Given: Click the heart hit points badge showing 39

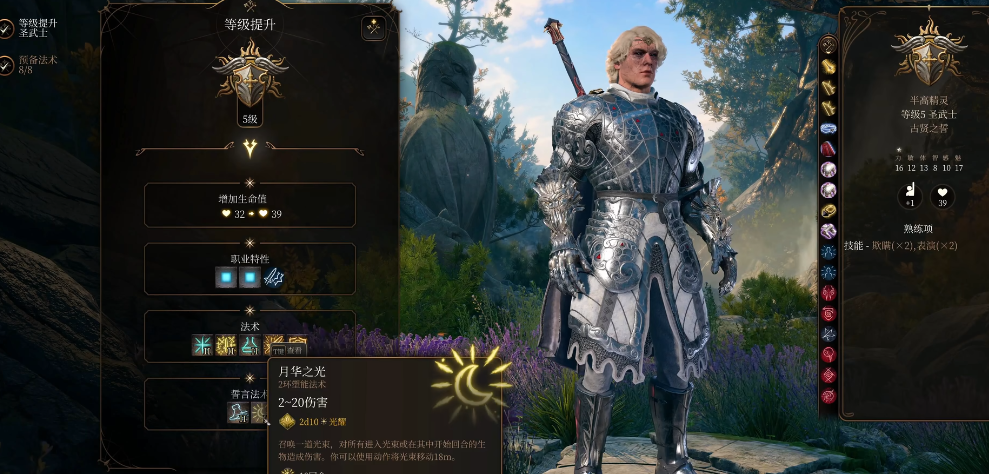Looking at the screenshot, I should click(x=941, y=196).
